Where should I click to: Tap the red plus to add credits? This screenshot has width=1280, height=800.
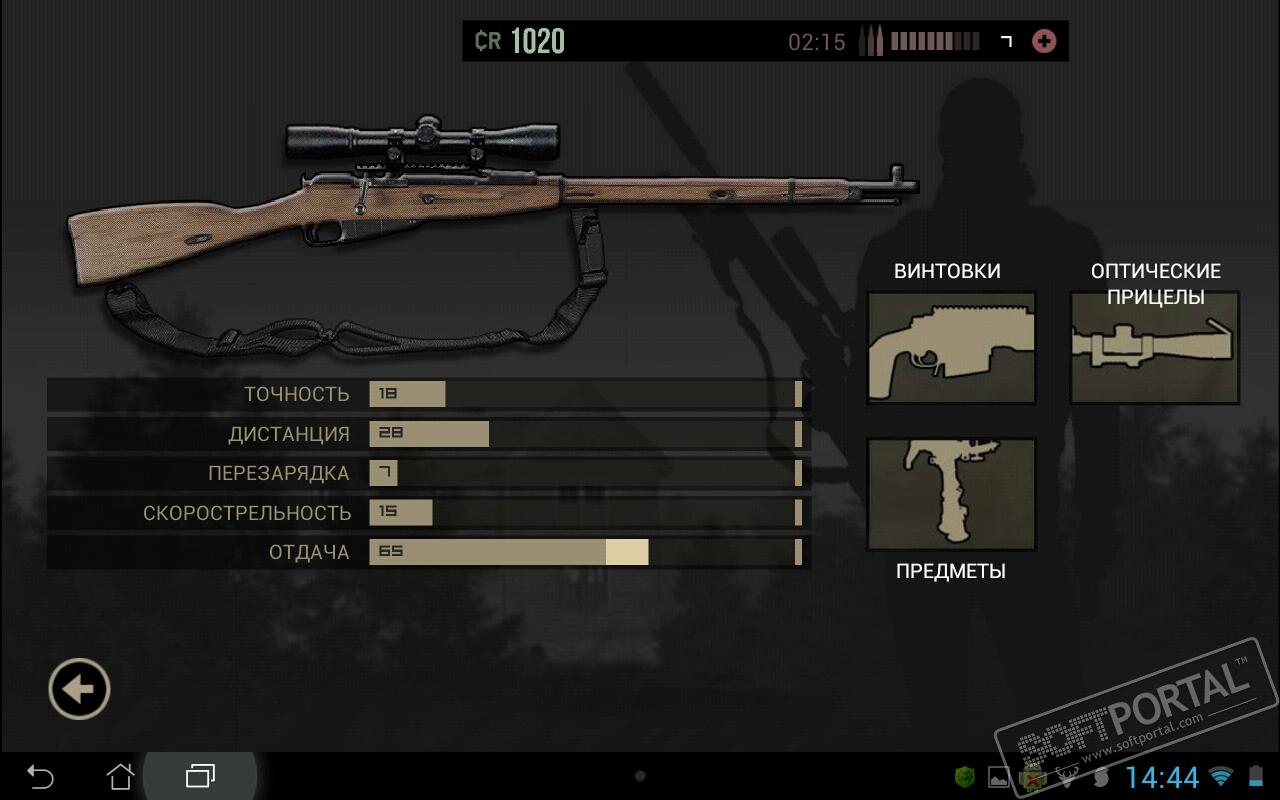(1043, 41)
